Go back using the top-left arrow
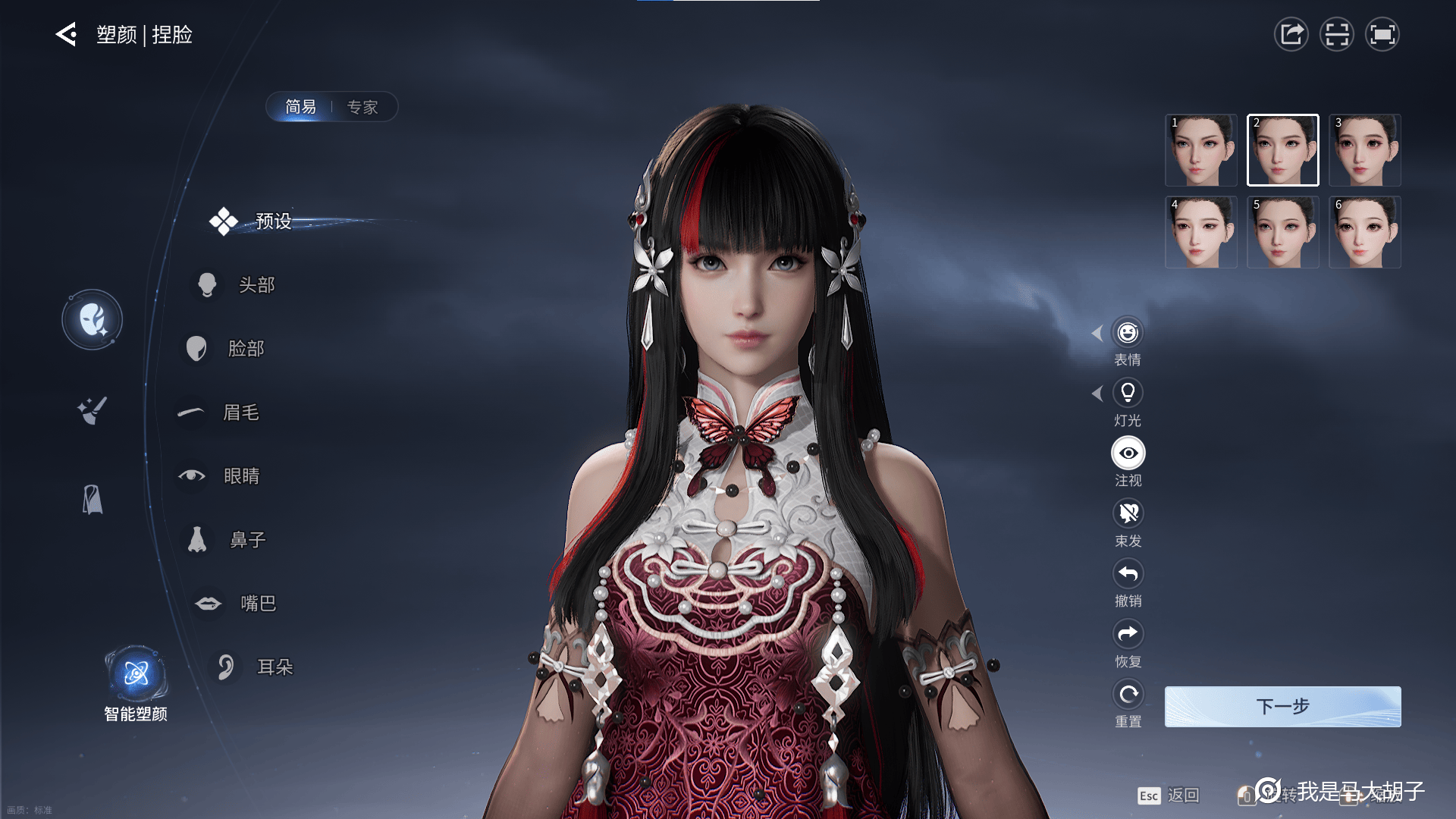 tap(67, 34)
